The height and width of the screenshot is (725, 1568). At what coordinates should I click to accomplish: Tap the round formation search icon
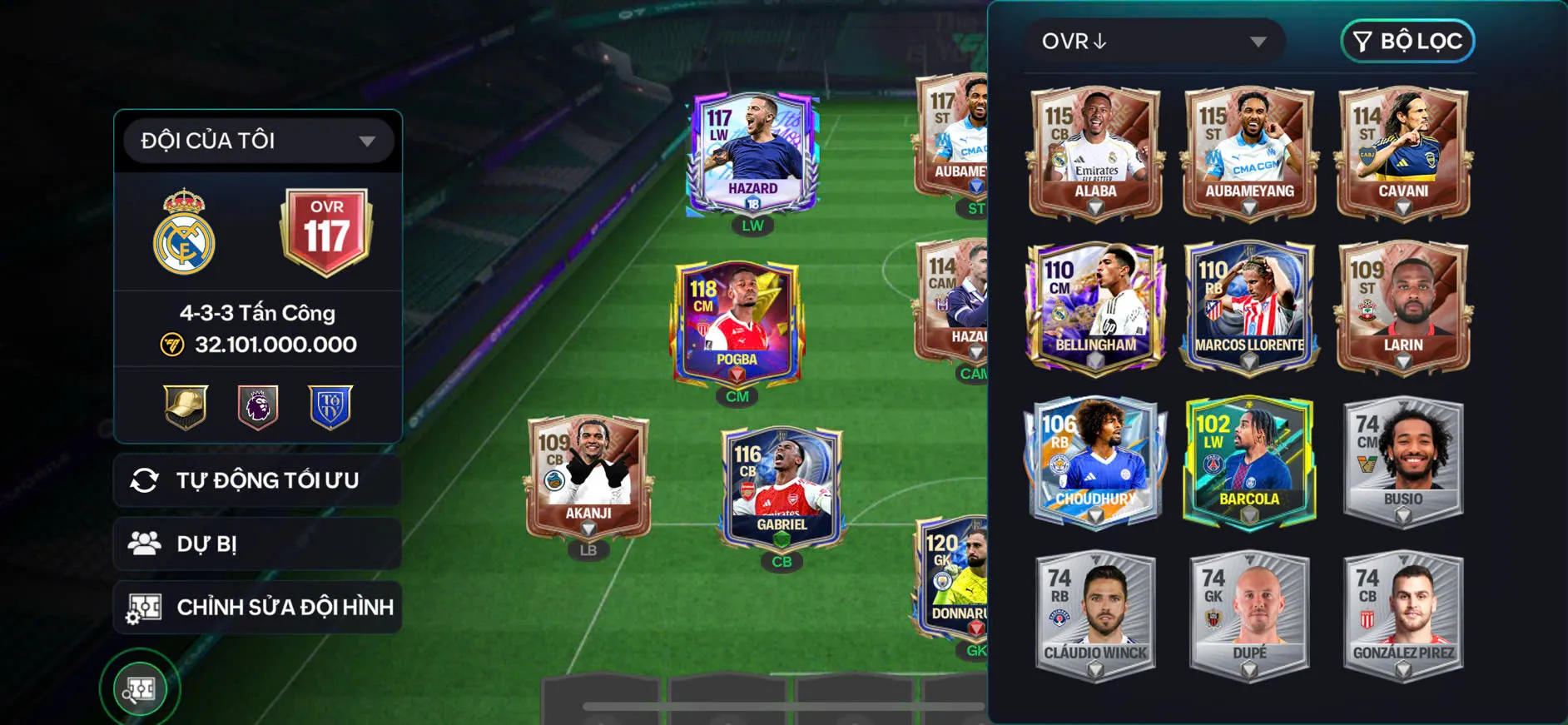140,688
